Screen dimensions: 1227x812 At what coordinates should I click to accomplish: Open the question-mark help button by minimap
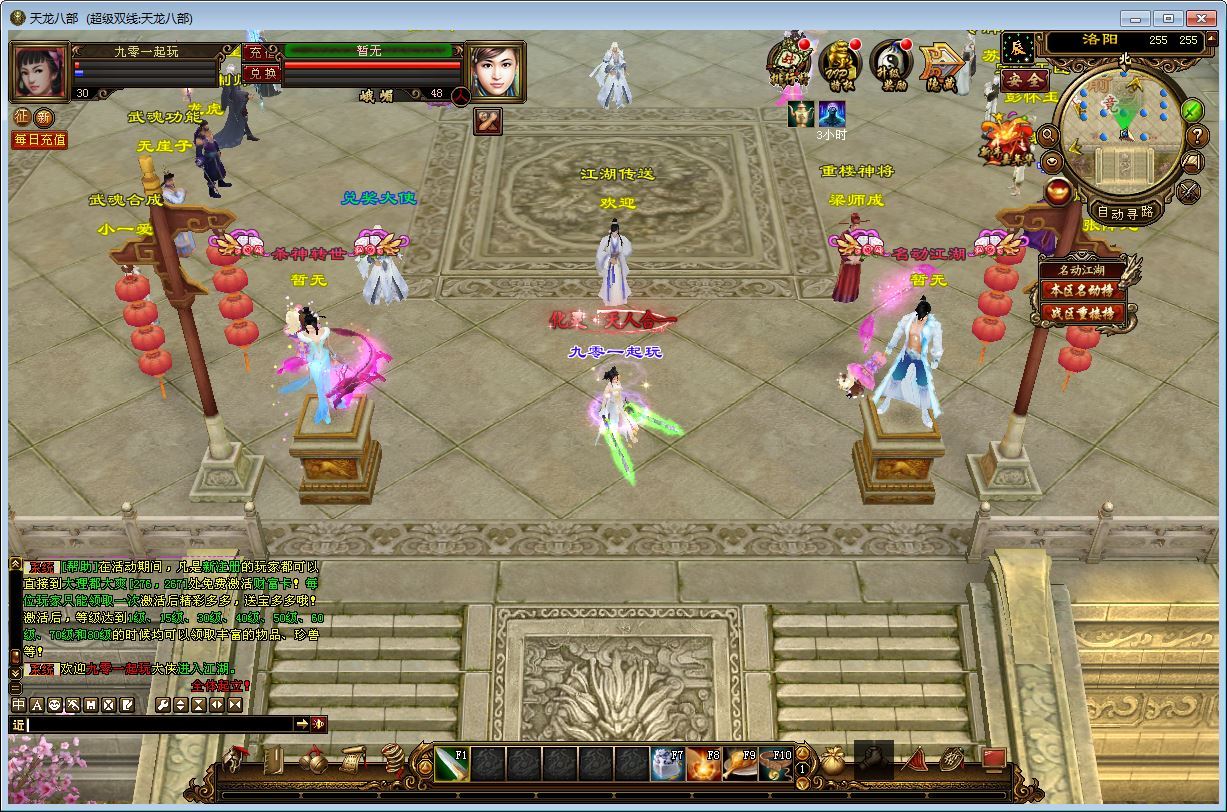[1197, 136]
